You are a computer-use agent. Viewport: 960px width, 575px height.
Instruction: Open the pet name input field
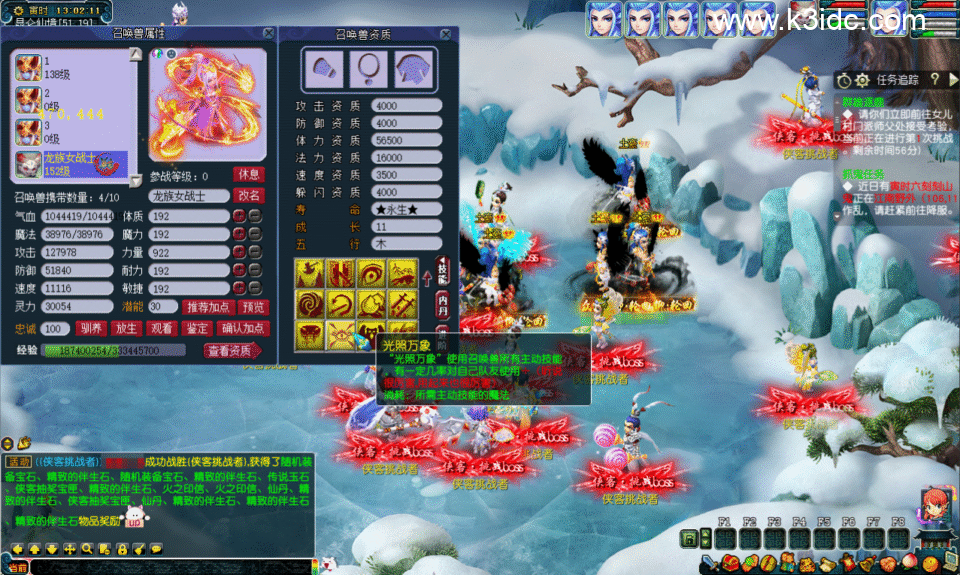coord(188,196)
